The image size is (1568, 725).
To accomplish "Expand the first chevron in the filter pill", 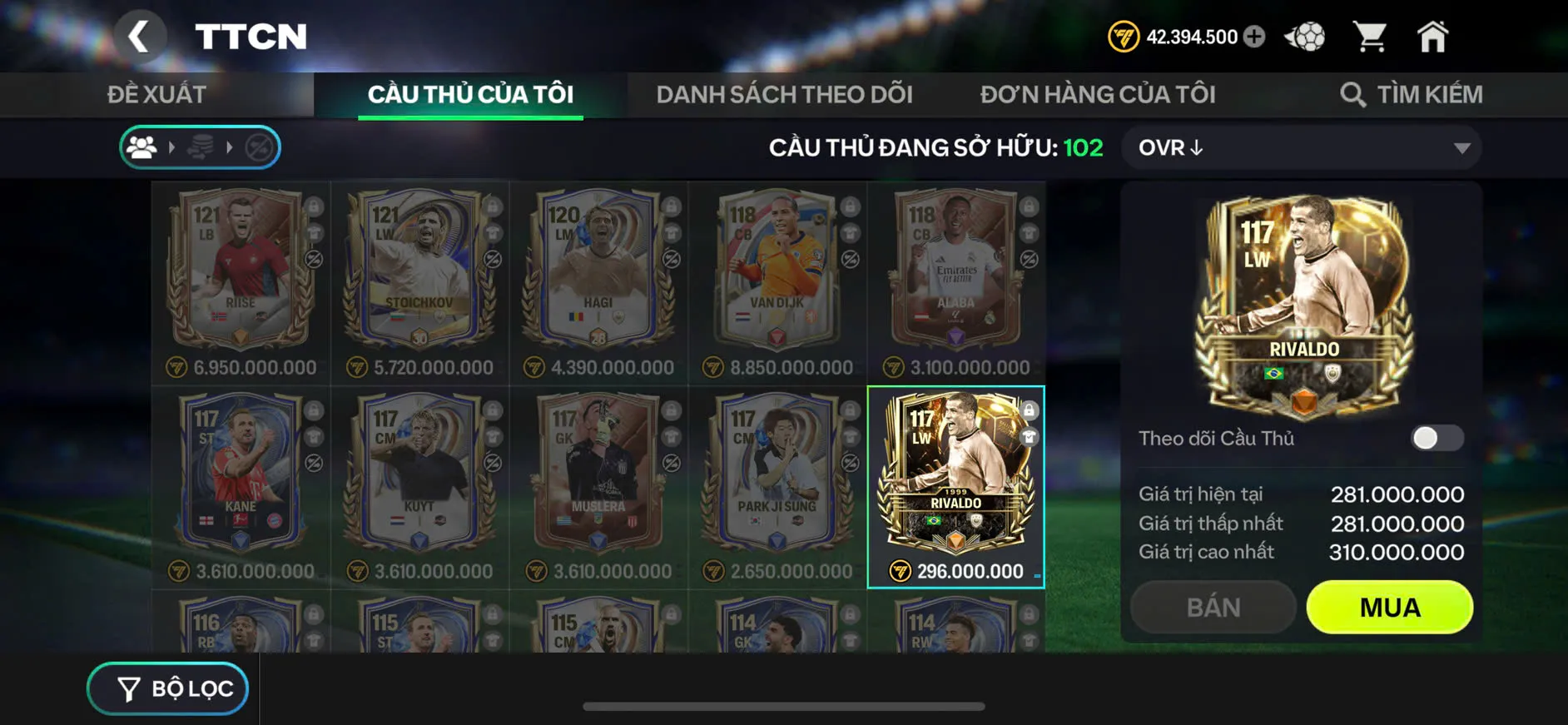I will pos(173,147).
